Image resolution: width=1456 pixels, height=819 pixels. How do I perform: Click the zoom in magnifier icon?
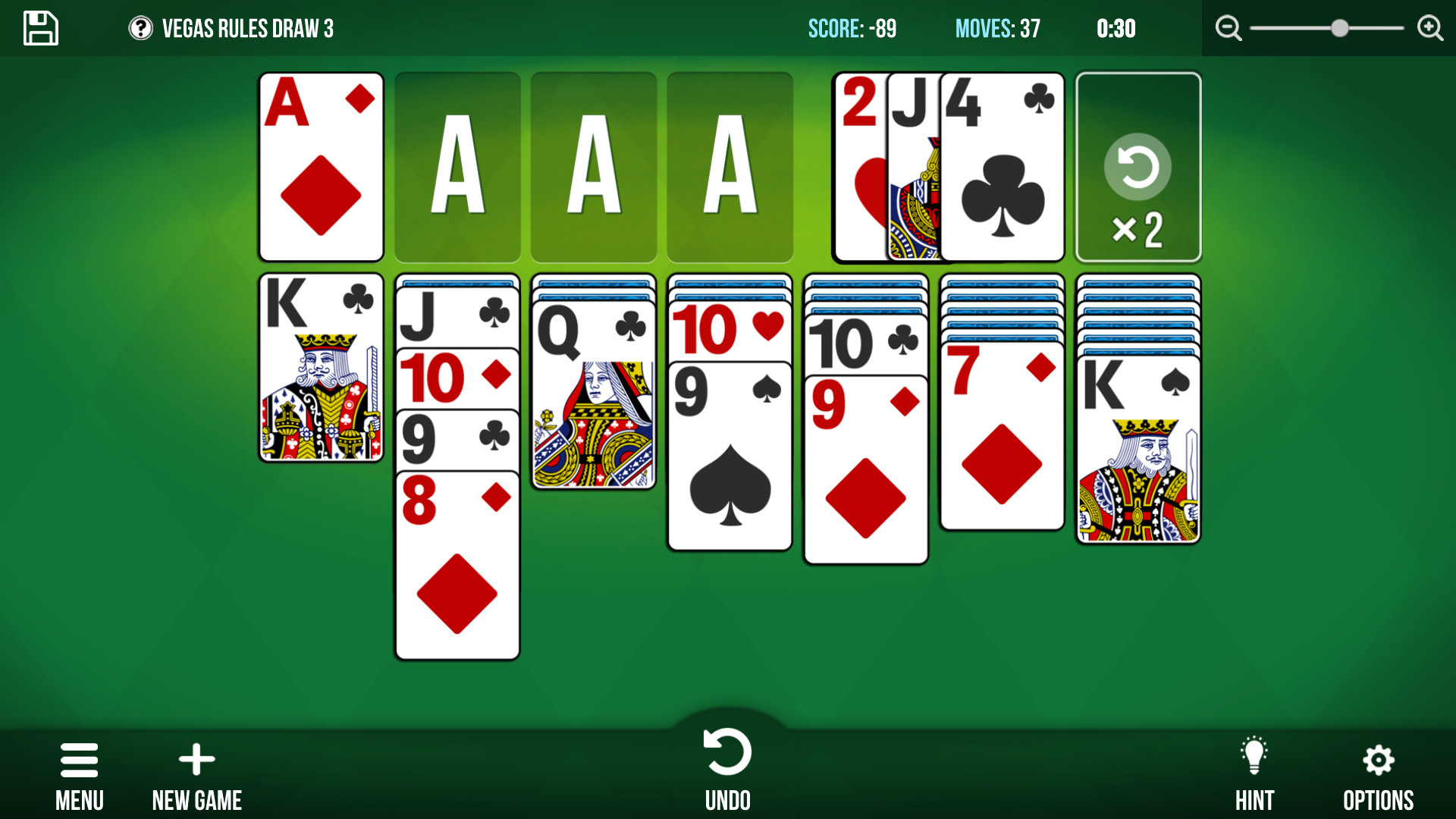click(1429, 28)
